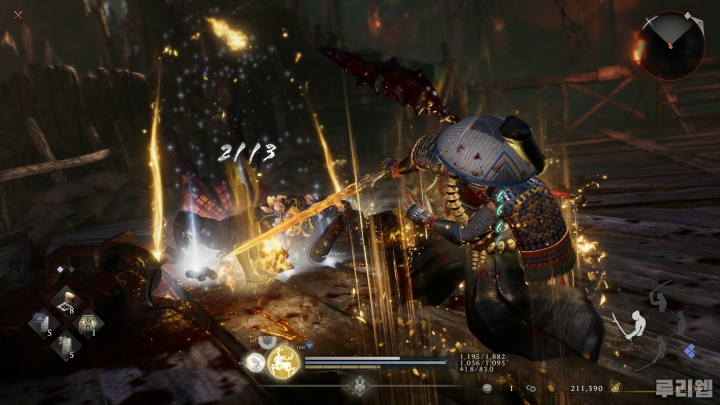
Task: Activate the golden deer guardian spirit icon
Action: pos(282,361)
